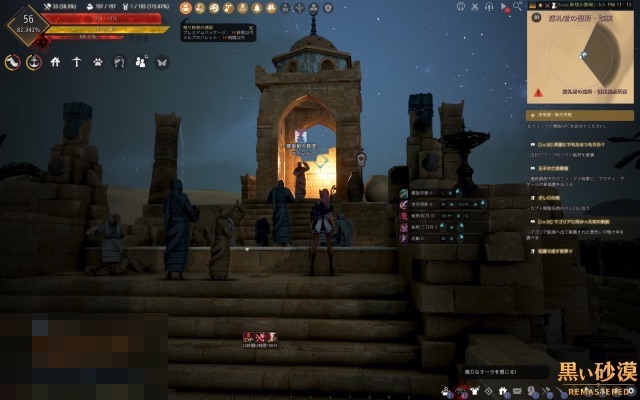Click the circular minimap
Viewport: 640px width, 400px height.
tap(582, 52)
